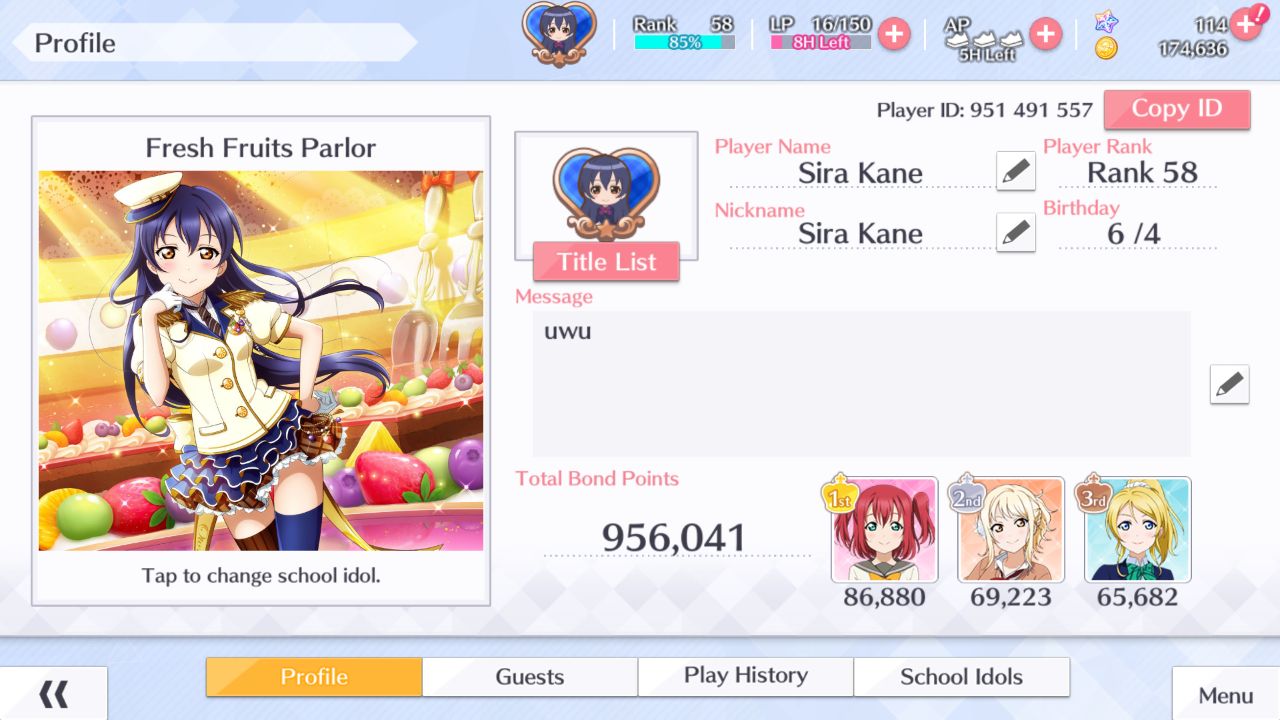This screenshot has width=1280, height=720.
Task: Select the Profile tab
Action: click(x=314, y=677)
